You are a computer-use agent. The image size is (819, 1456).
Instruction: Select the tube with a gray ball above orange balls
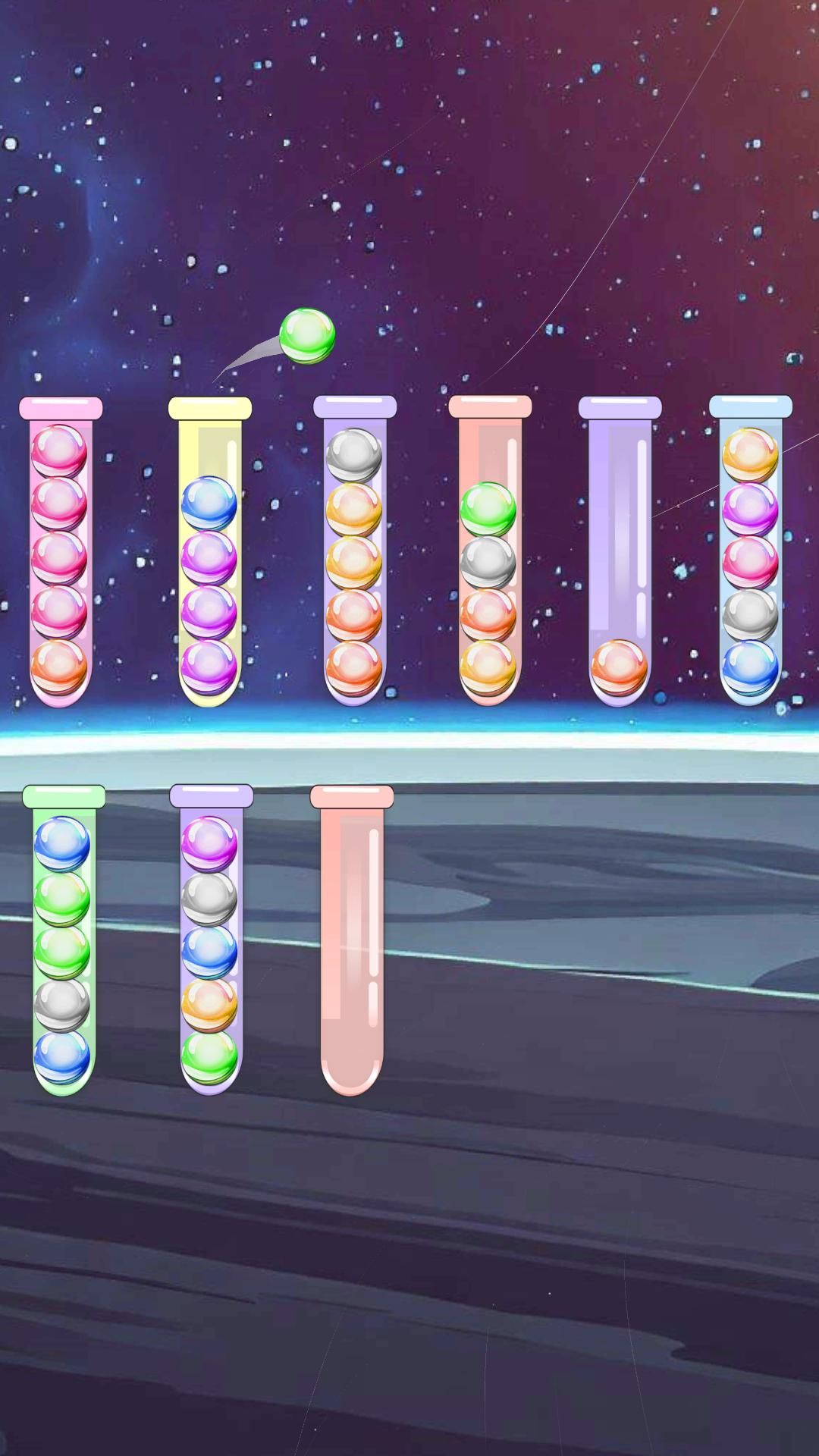[354, 554]
